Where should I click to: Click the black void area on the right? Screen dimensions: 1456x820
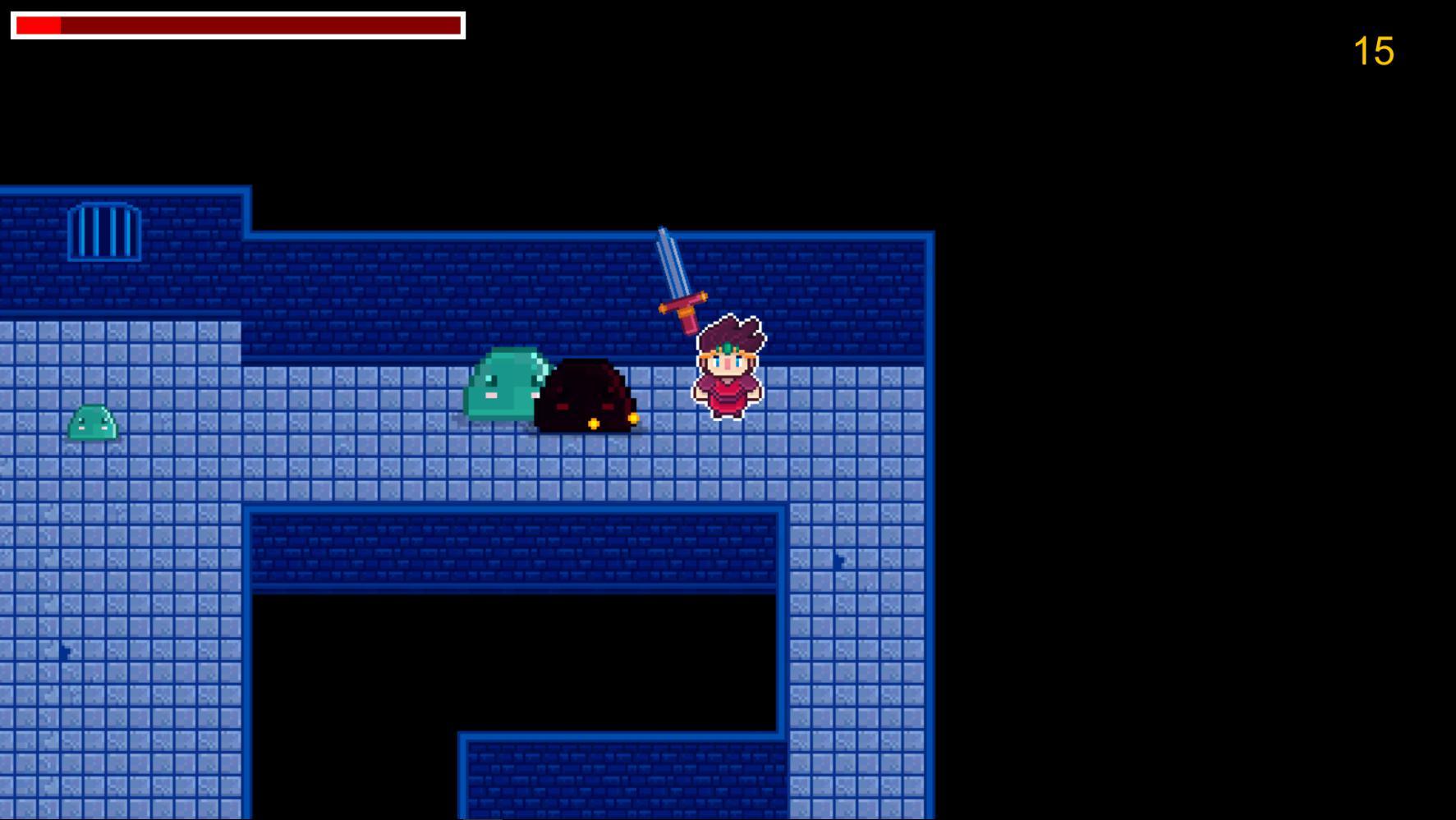coord(1191,410)
